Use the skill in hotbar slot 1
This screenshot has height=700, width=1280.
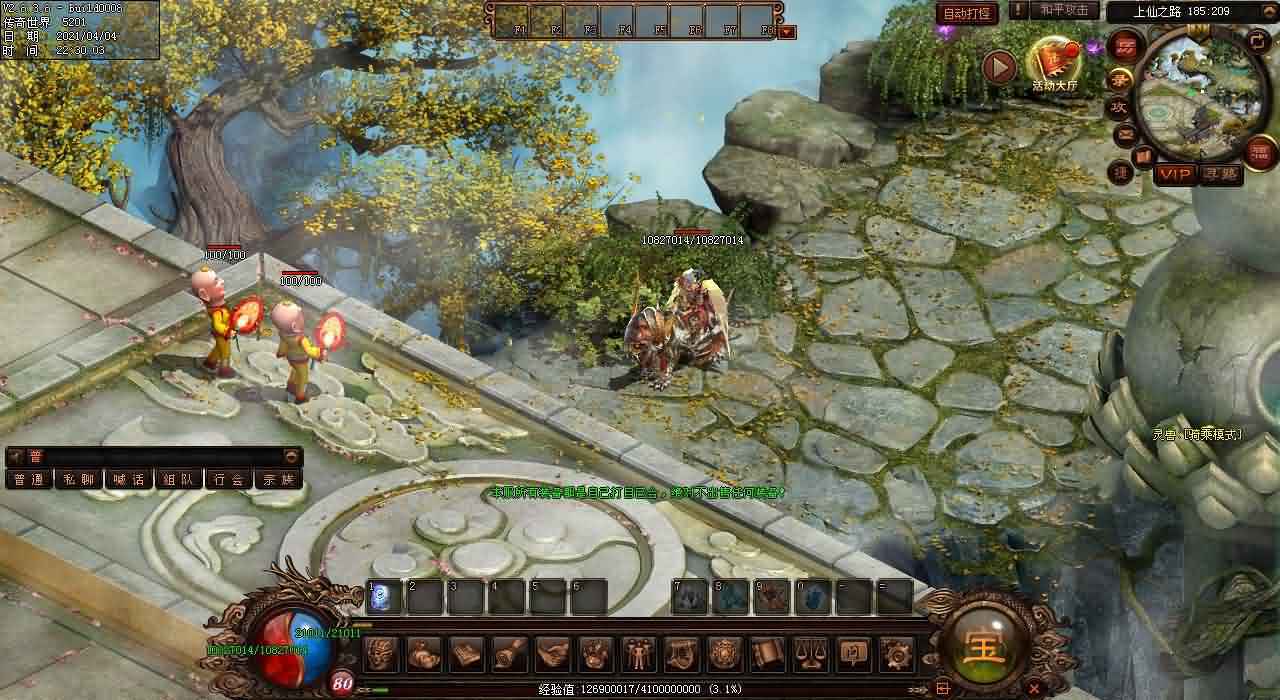(x=383, y=597)
